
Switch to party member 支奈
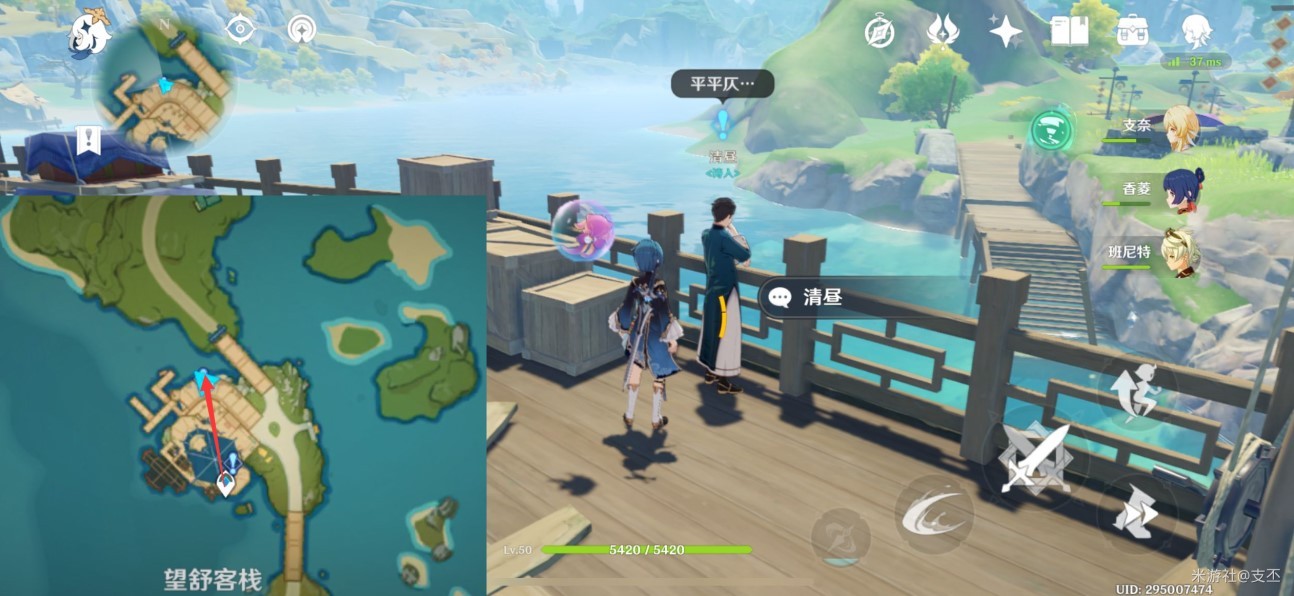1180,128
